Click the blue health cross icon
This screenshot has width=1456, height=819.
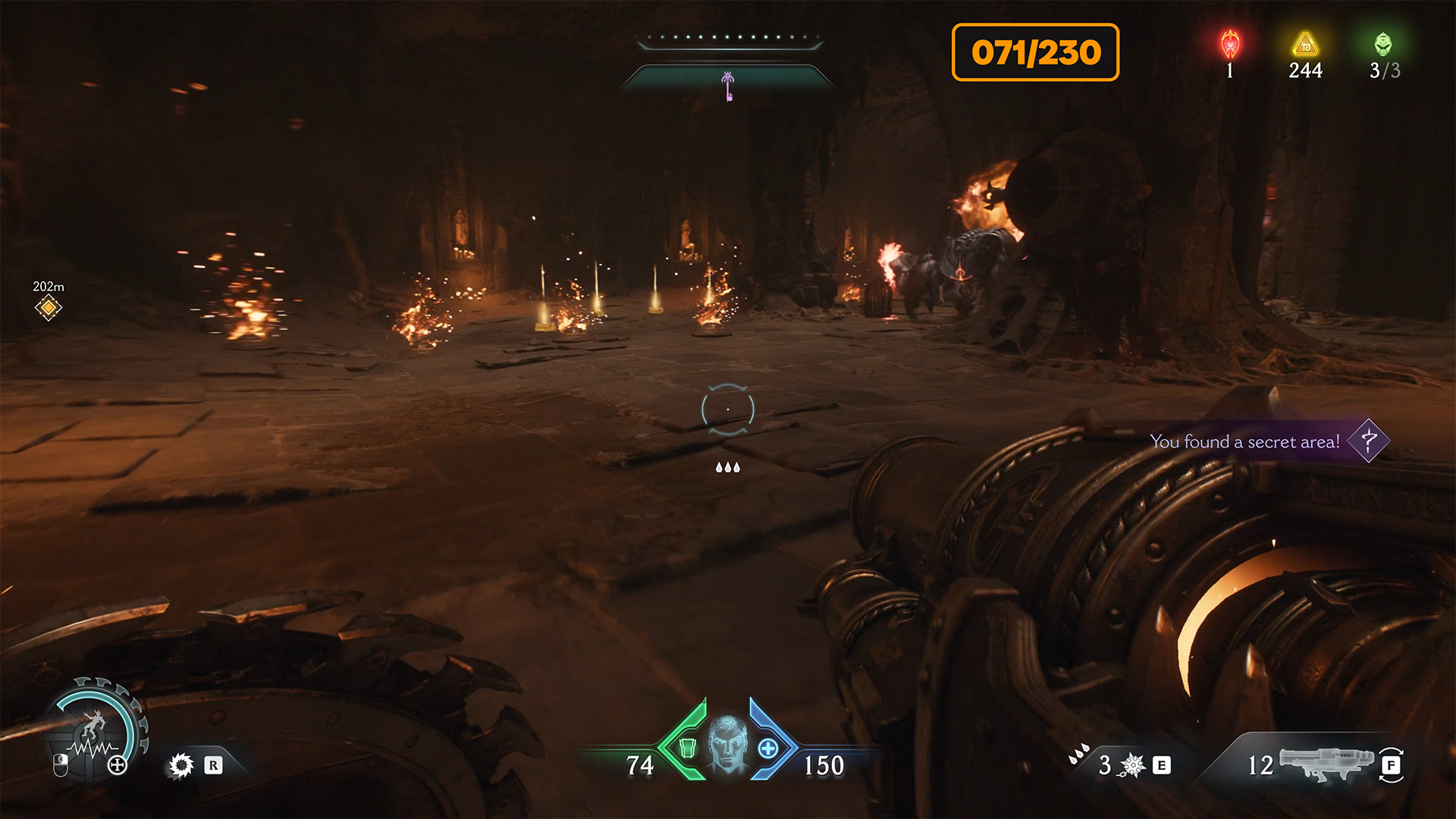point(768,748)
